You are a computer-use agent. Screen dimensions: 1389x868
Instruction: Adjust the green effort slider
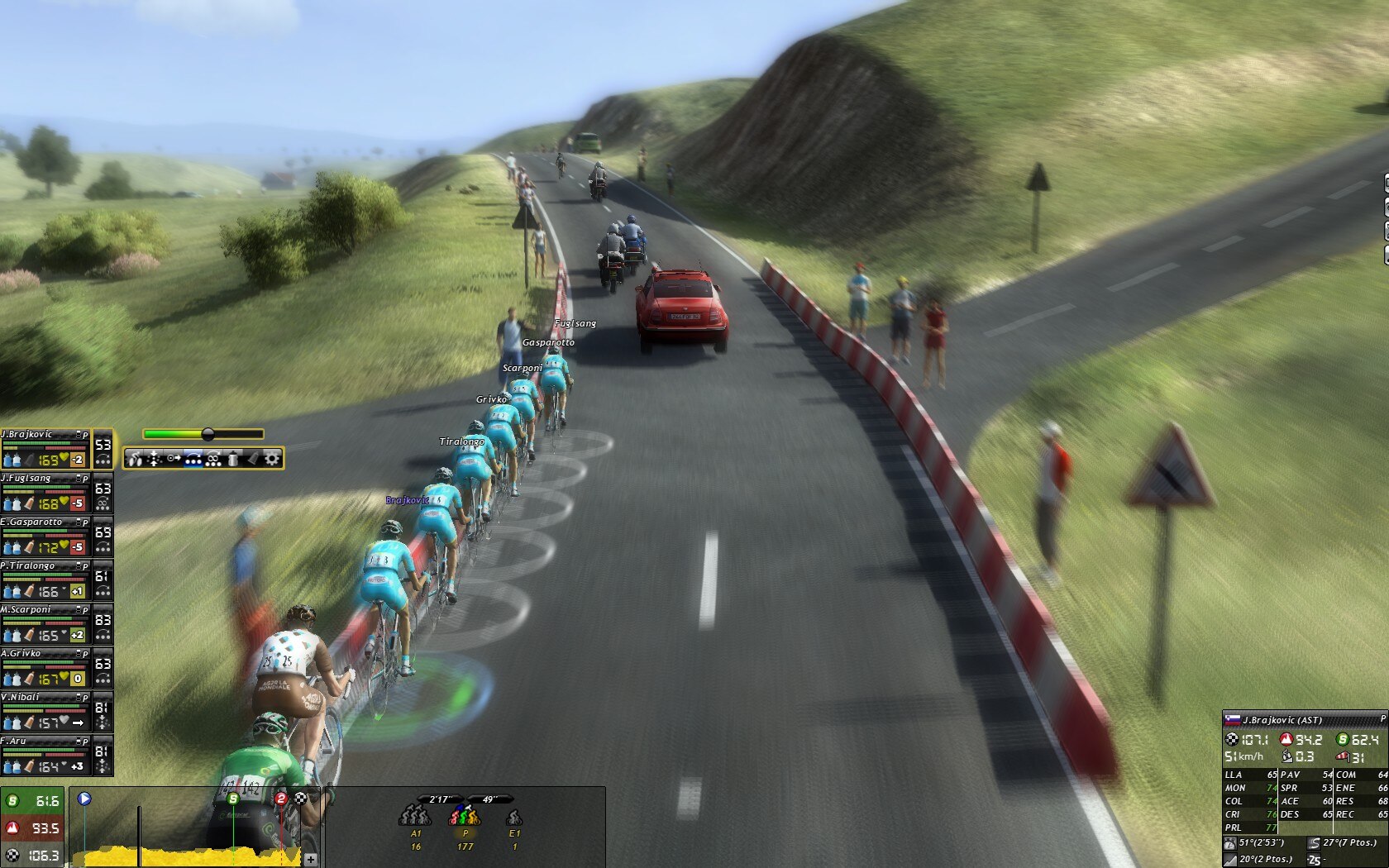208,434
